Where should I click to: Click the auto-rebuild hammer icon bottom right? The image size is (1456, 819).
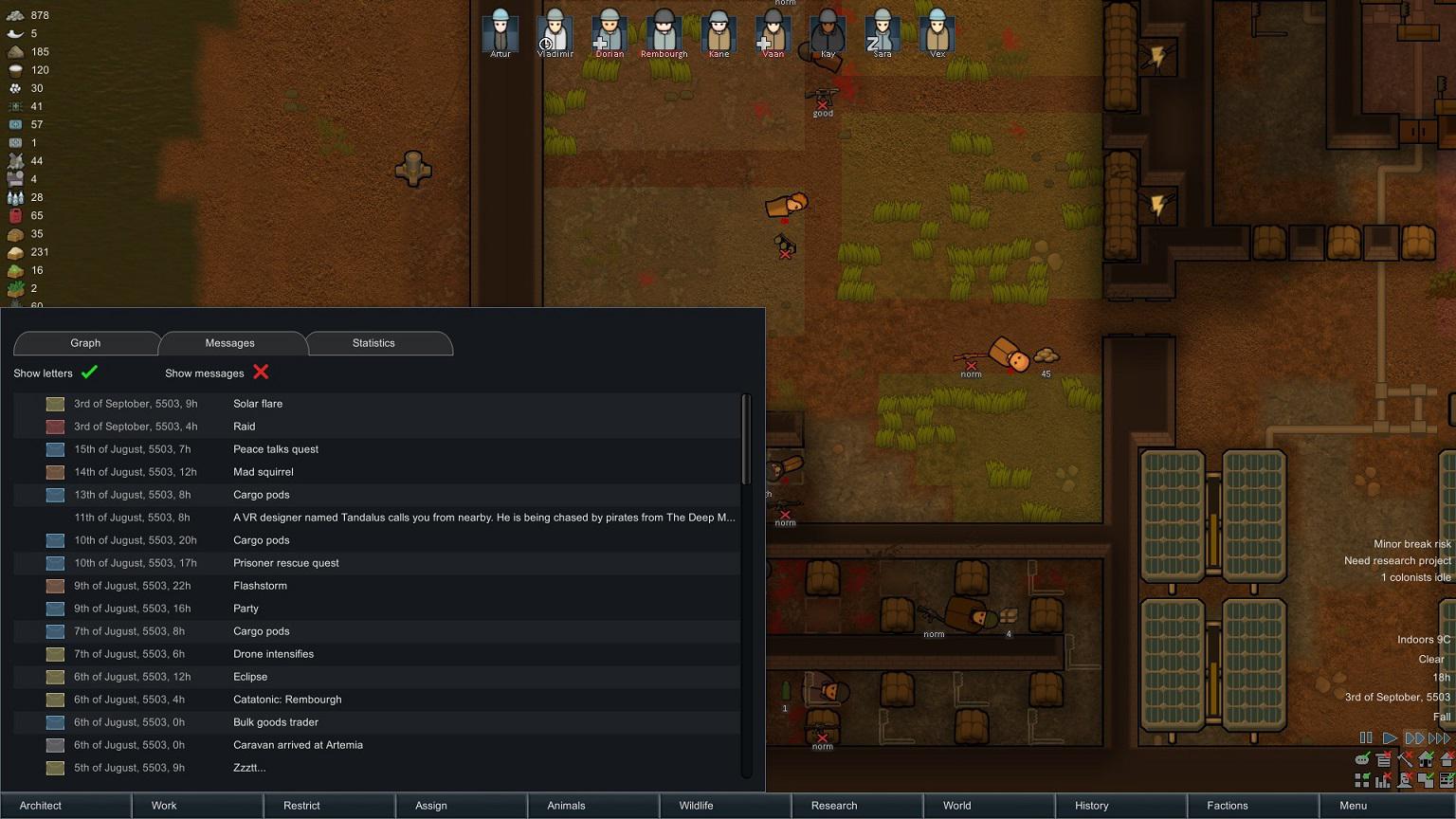pyautogui.click(x=1406, y=759)
